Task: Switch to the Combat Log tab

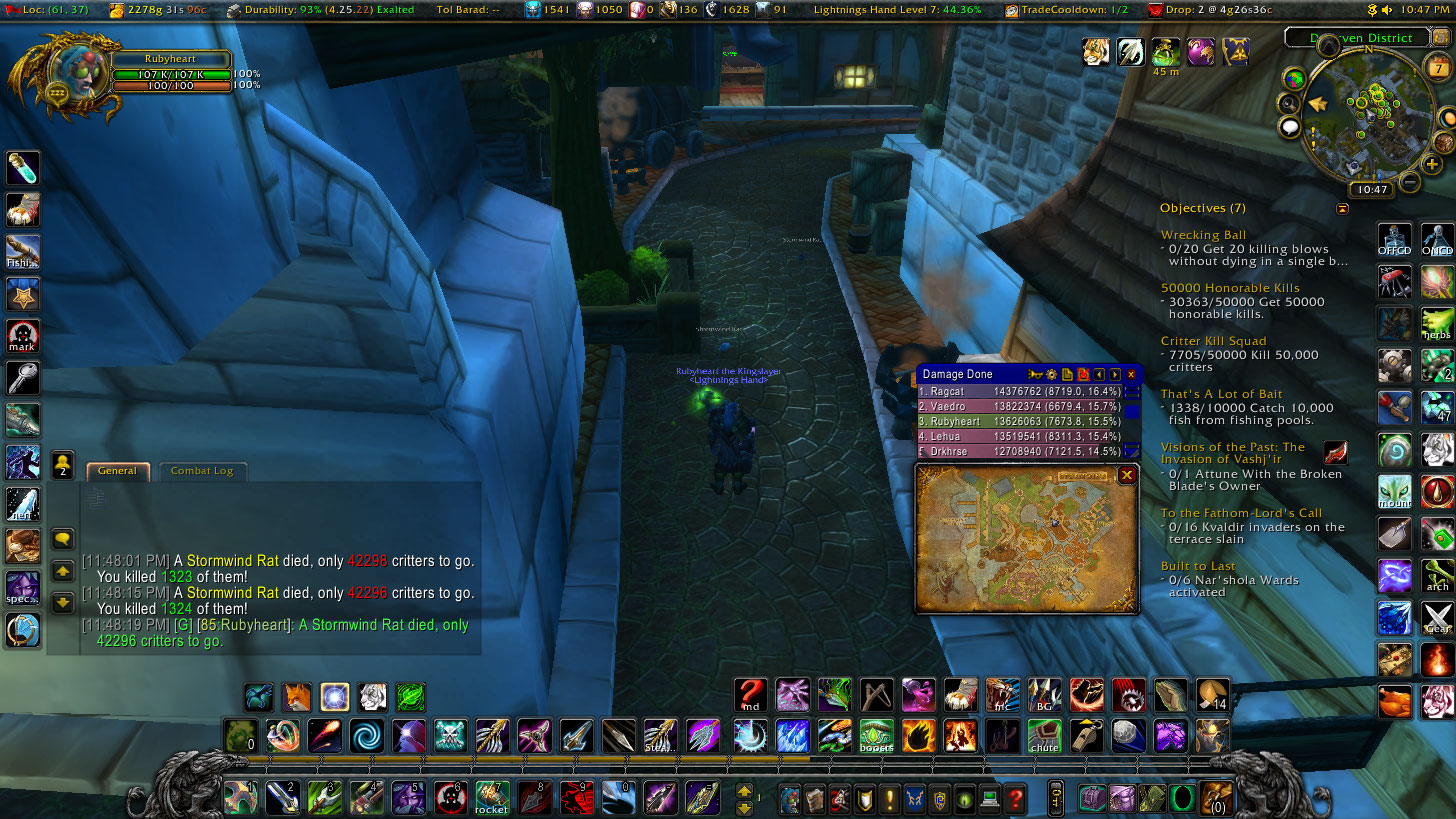Action: click(x=202, y=470)
